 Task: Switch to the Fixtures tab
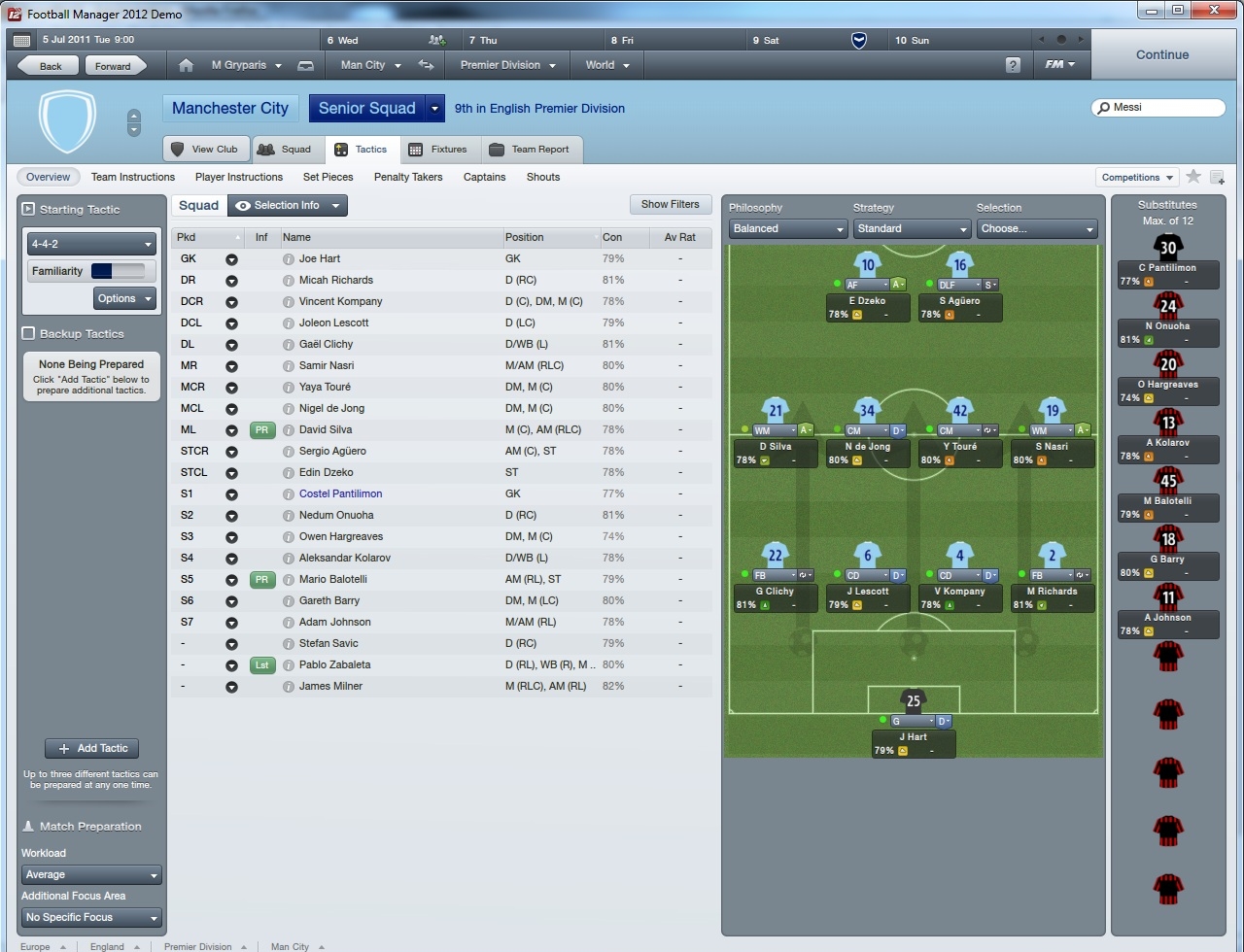(447, 149)
